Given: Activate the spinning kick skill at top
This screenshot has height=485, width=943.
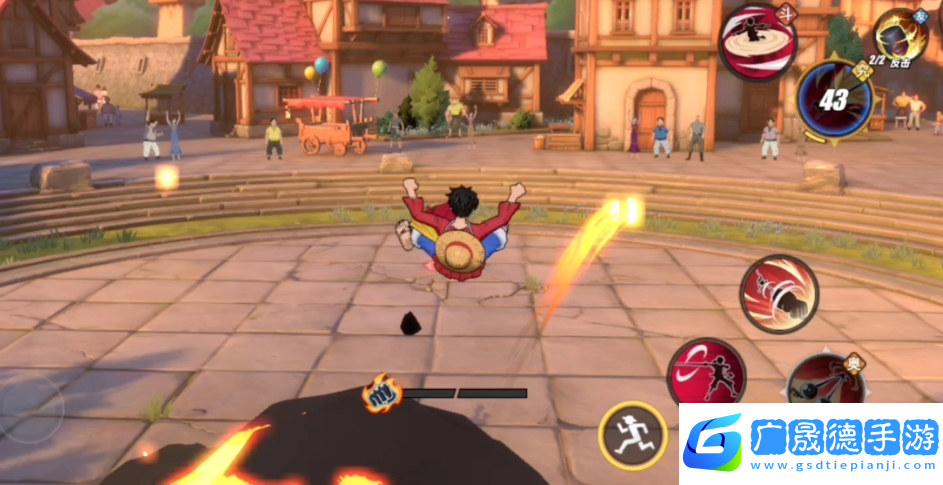Looking at the screenshot, I should pyautogui.click(x=758, y=40).
